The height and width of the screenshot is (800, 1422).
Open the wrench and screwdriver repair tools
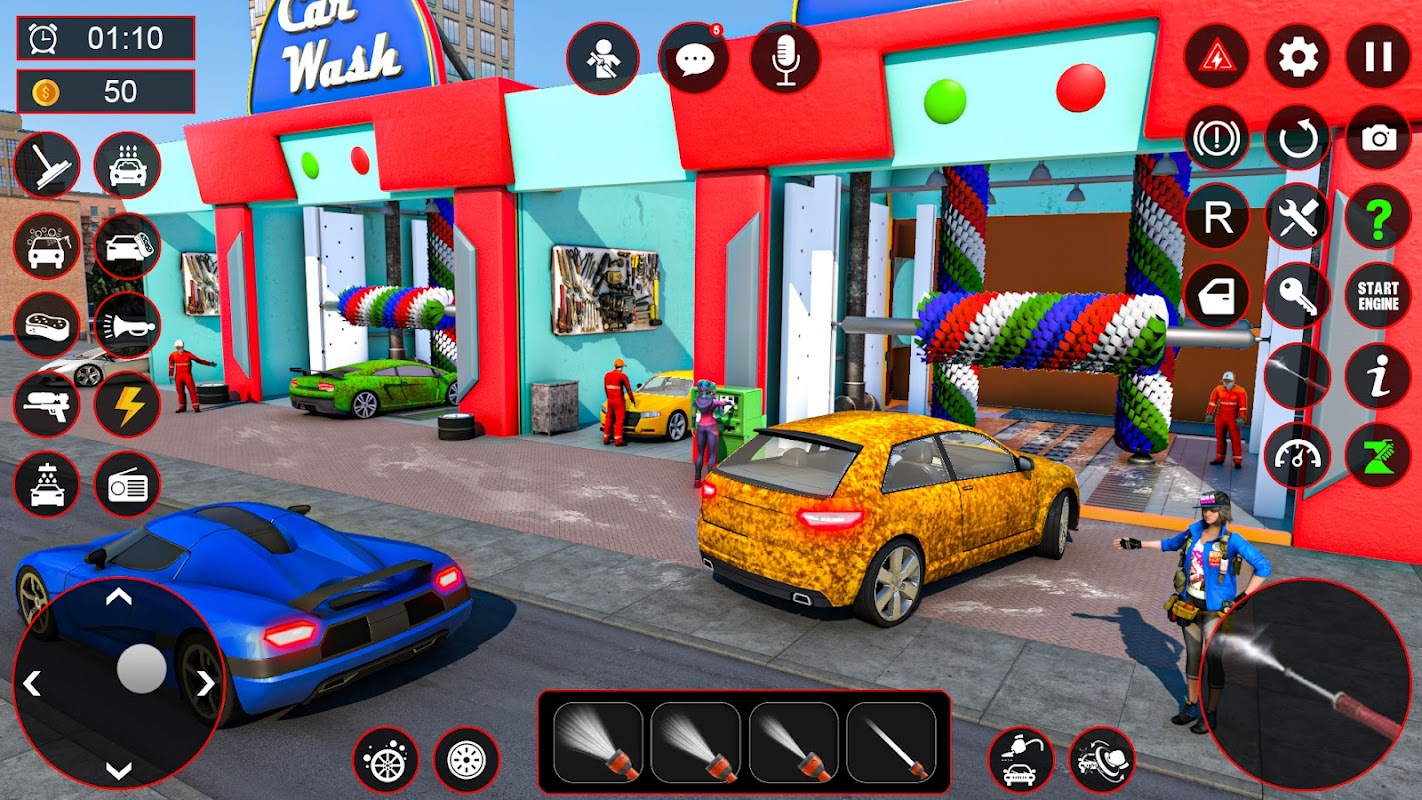click(1298, 217)
